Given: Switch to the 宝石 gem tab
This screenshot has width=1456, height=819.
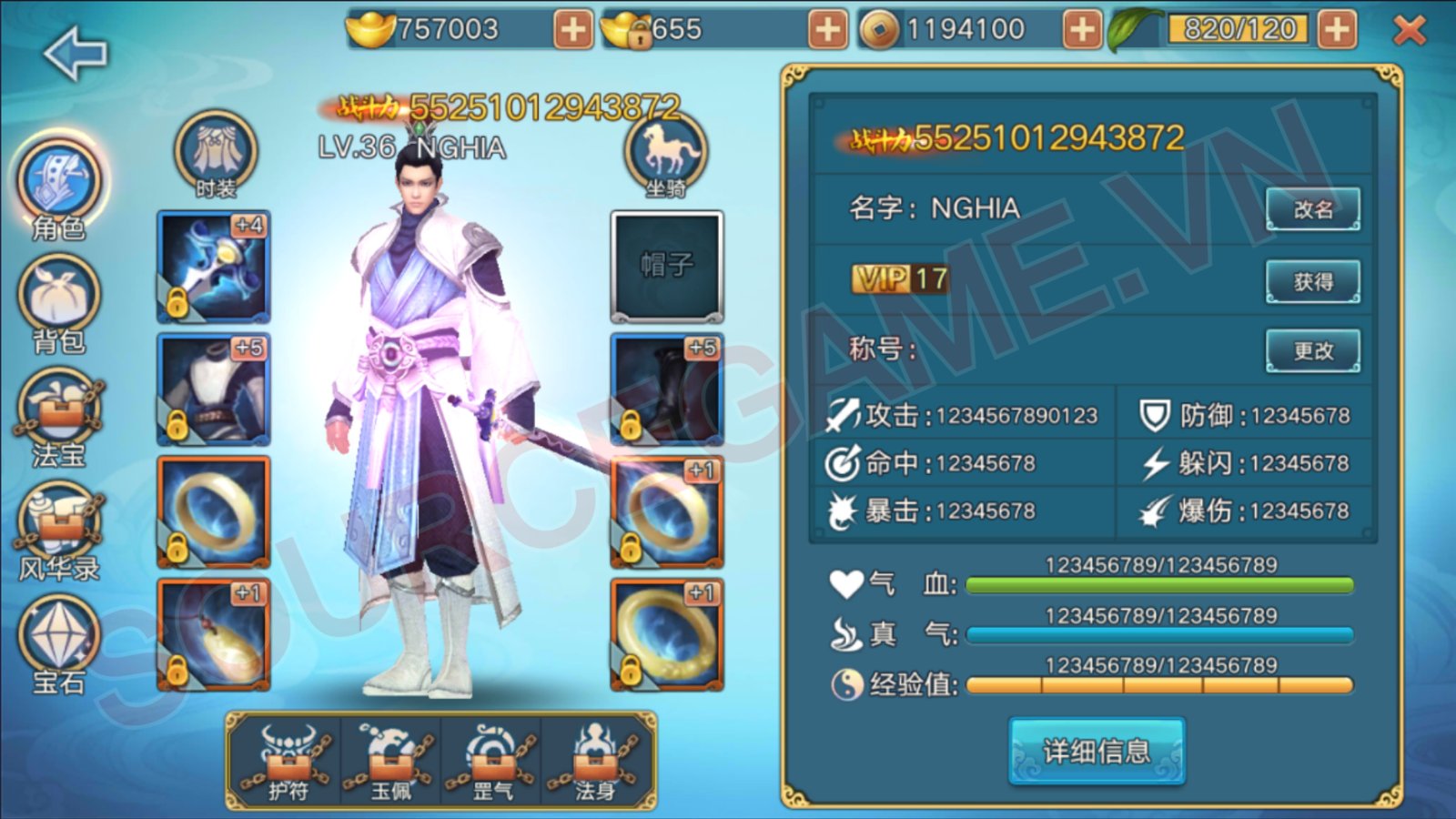Looking at the screenshot, I should (x=59, y=642).
